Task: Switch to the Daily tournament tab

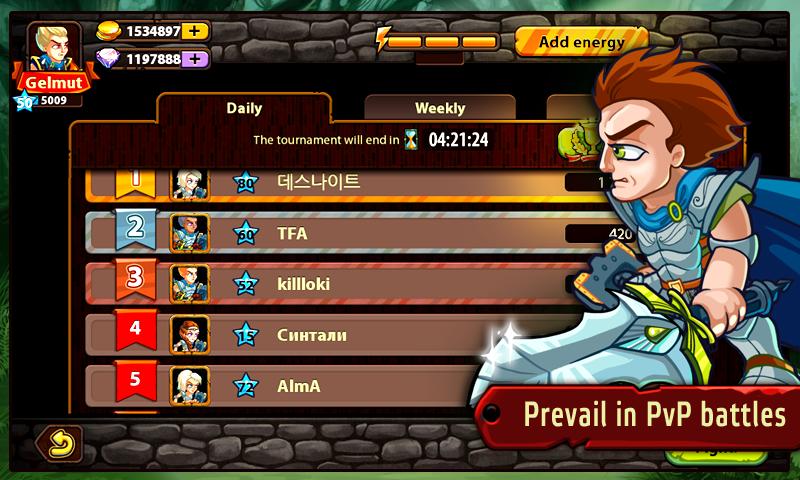Action: (244, 108)
